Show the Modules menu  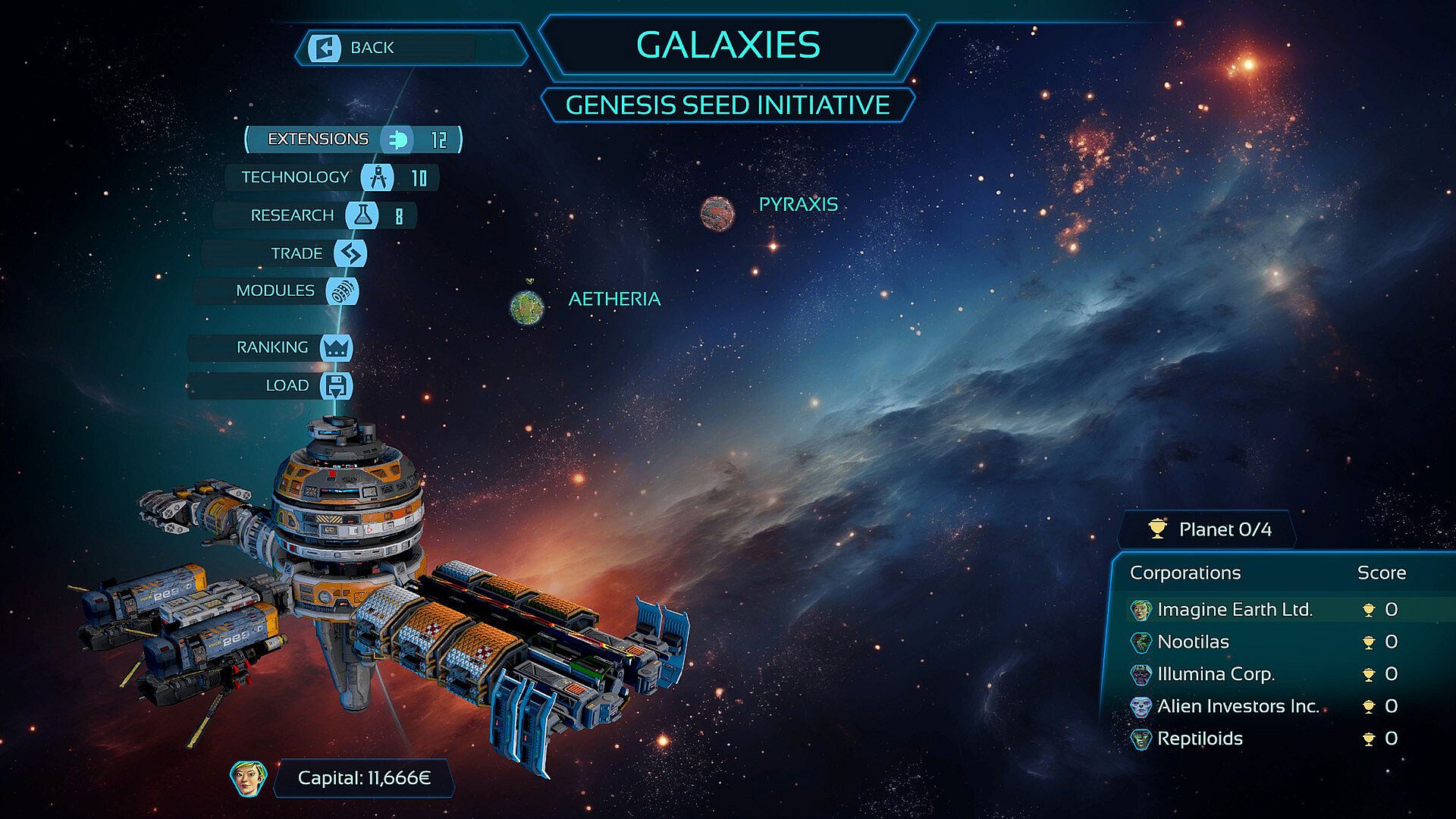(x=276, y=291)
